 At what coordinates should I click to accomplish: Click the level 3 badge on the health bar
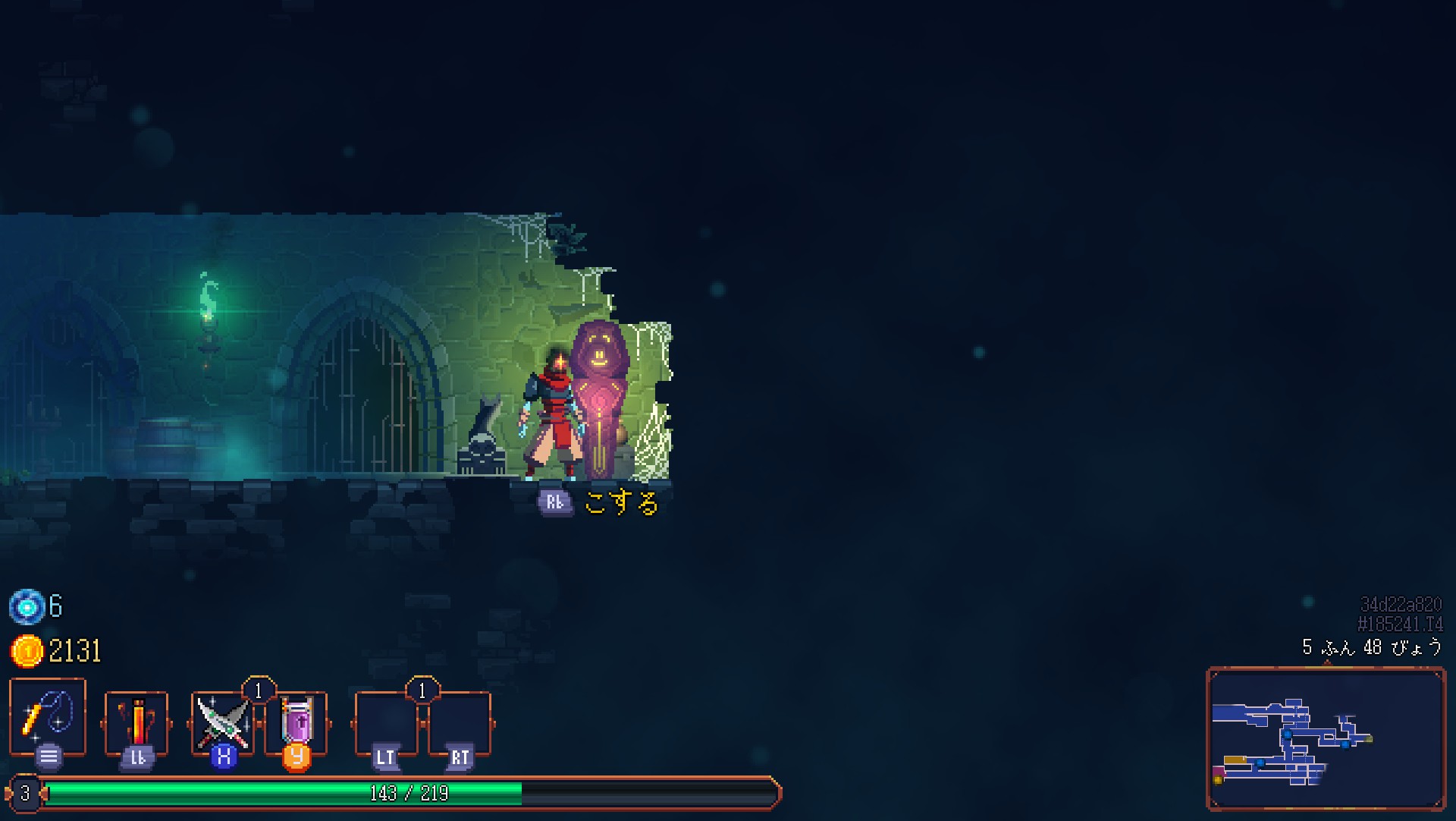[25, 795]
